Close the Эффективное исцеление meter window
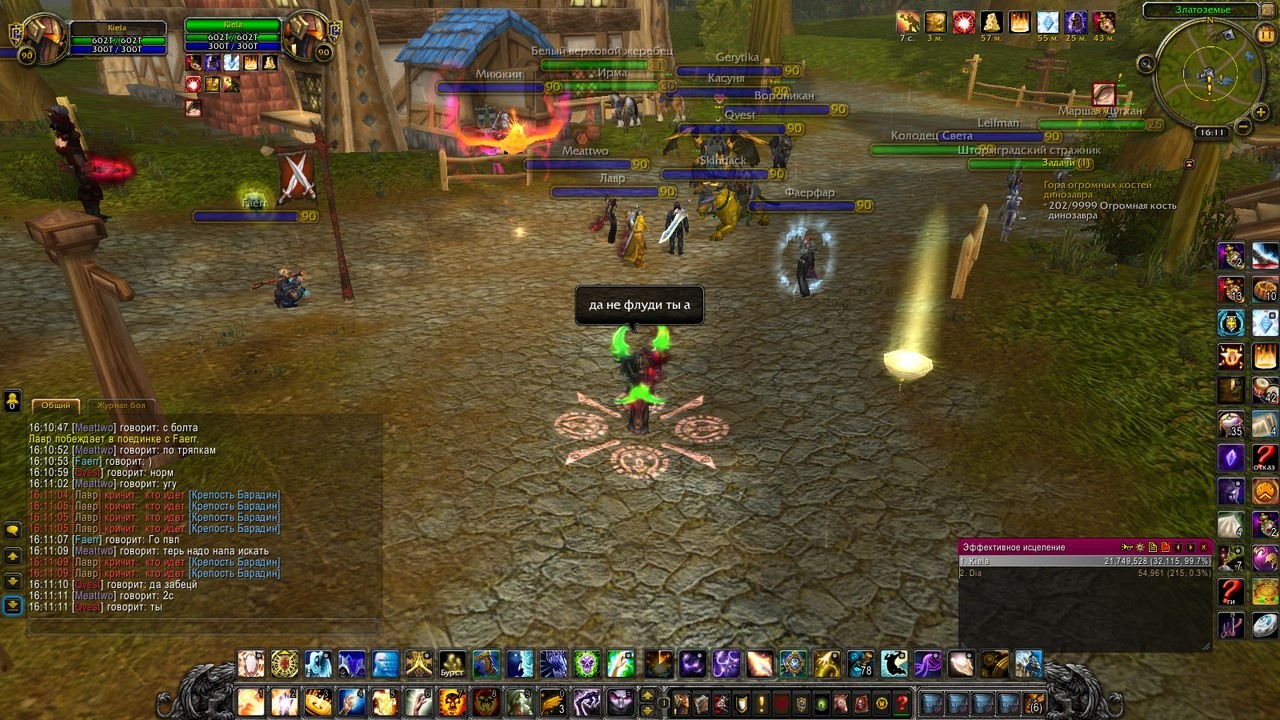 [1204, 547]
